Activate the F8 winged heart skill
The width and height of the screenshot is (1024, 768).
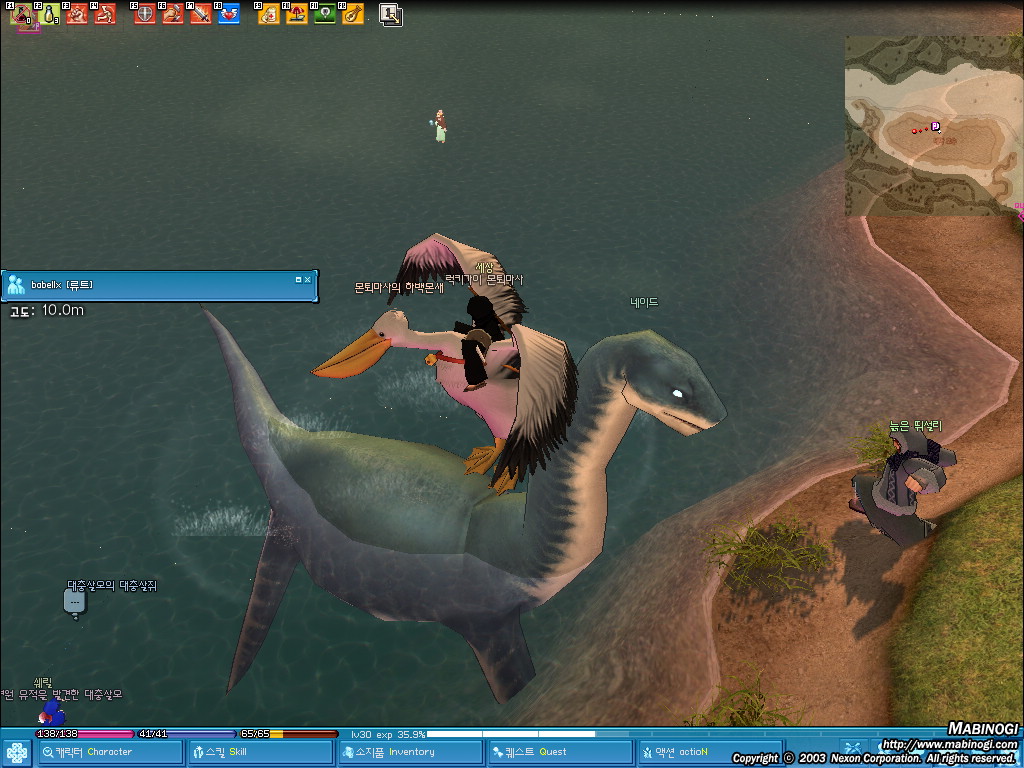click(229, 14)
